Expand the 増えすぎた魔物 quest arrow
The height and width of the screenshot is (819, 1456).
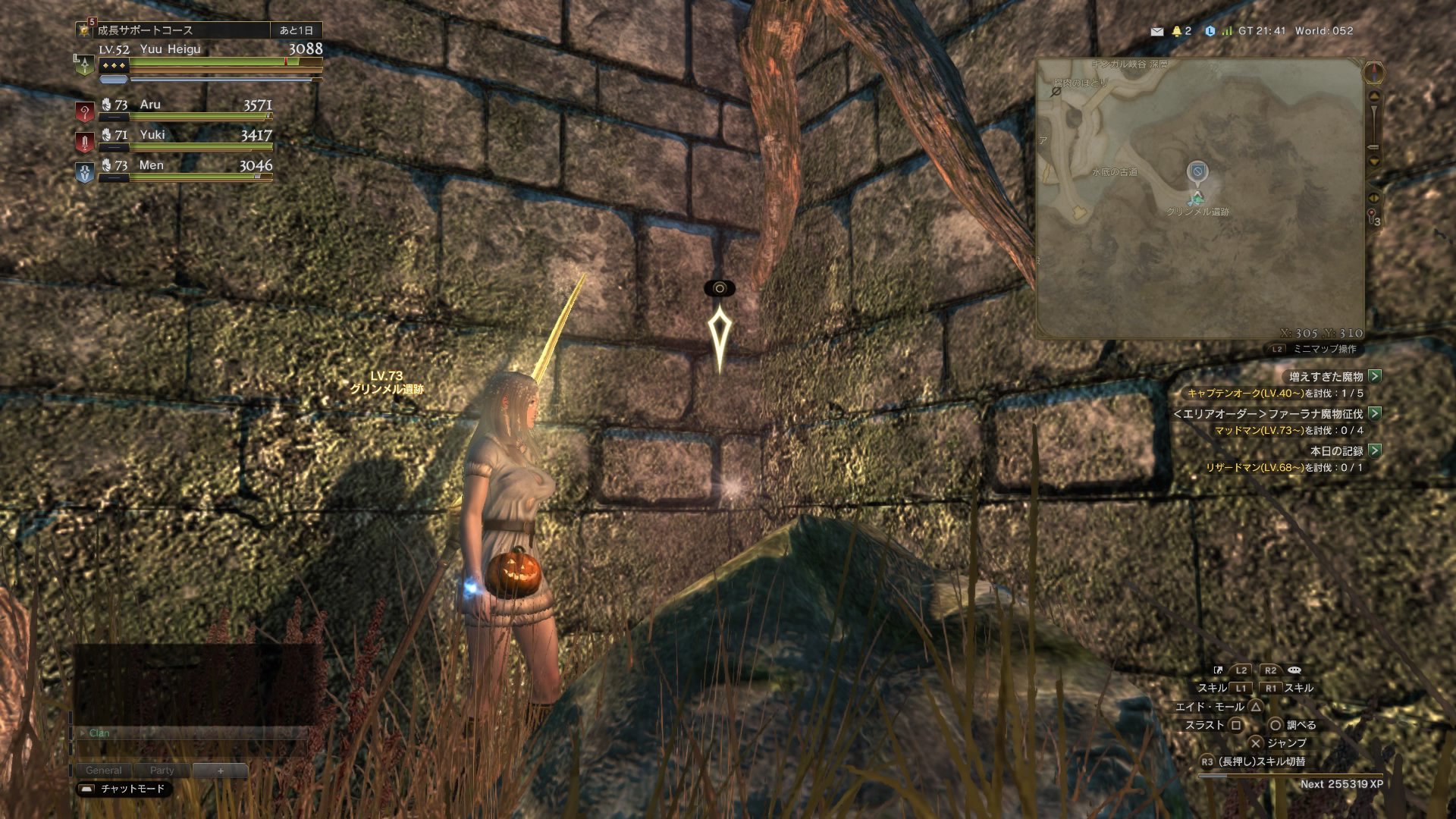(1375, 376)
